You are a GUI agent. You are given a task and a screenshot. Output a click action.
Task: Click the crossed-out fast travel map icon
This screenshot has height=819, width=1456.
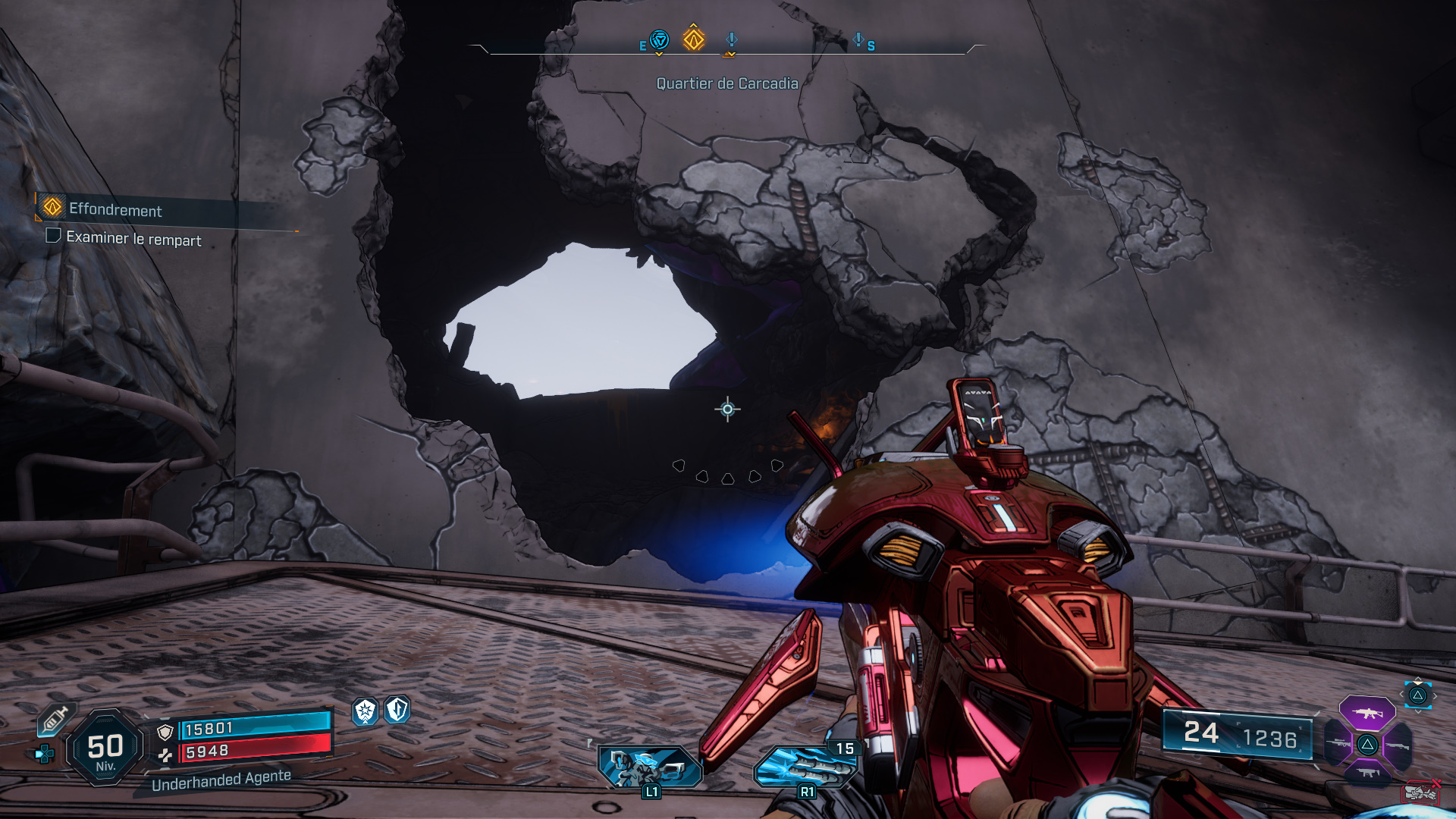tap(1422, 792)
